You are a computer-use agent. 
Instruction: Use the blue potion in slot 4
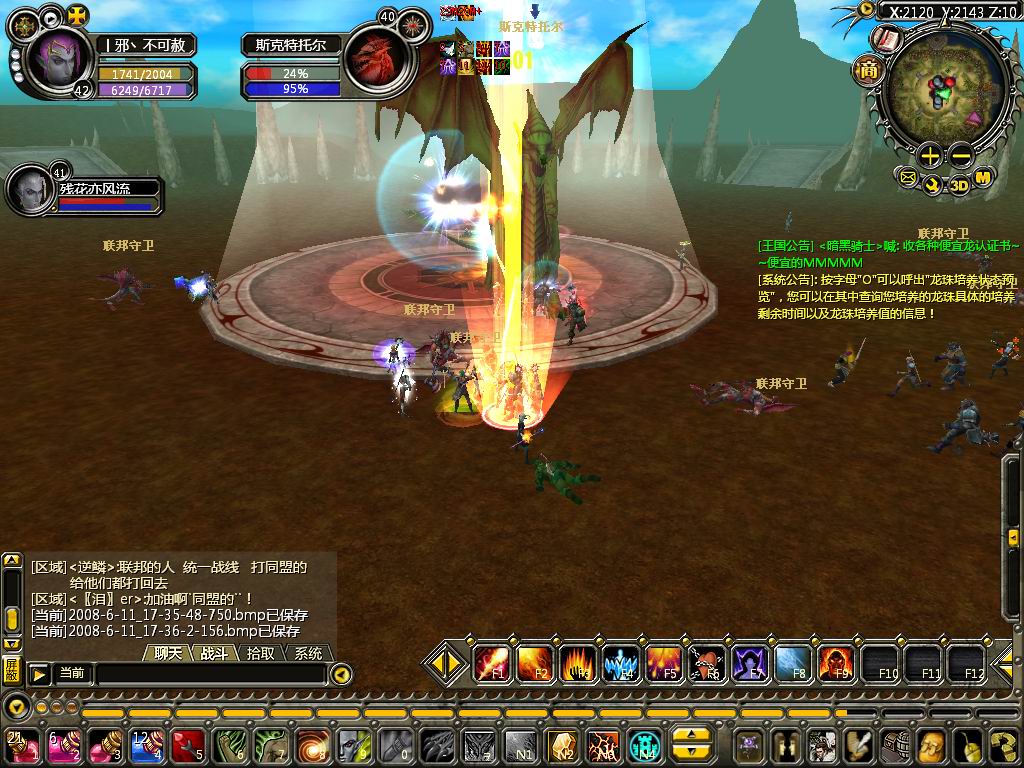[x=146, y=745]
